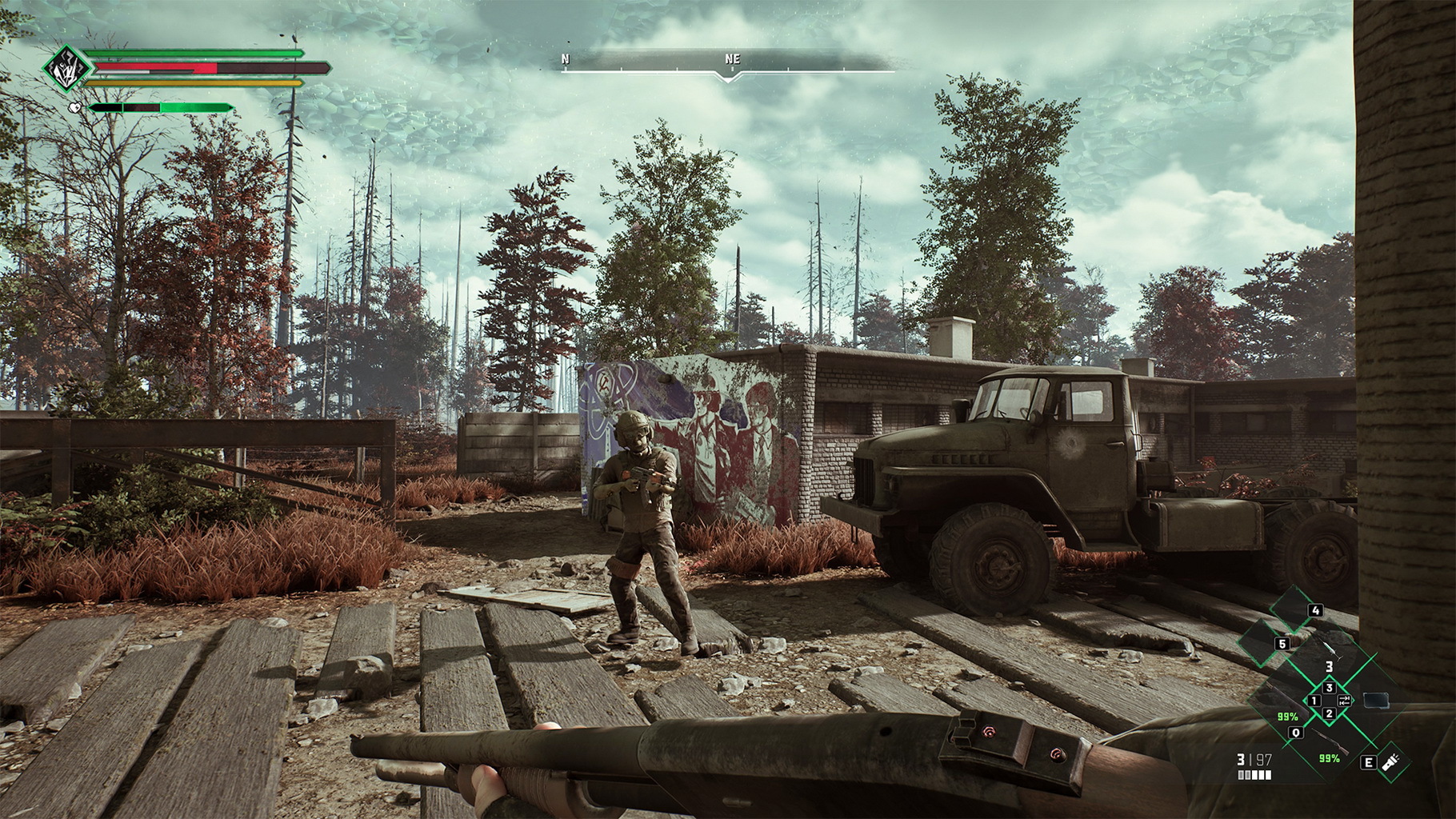The image size is (1456, 819).
Task: Select the PDA device slot
Action: (1377, 701)
